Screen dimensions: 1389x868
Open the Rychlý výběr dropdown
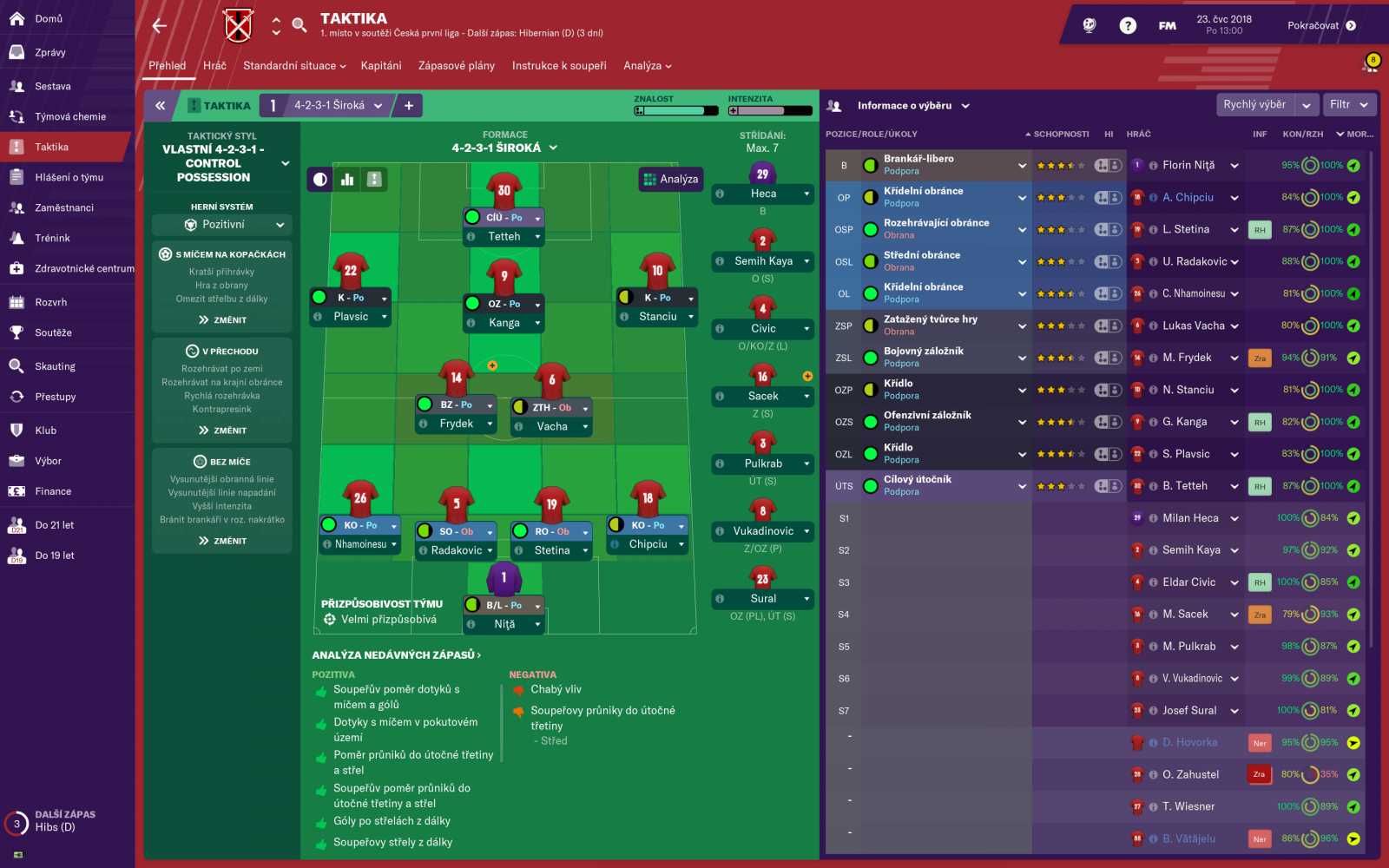pyautogui.click(x=1263, y=104)
